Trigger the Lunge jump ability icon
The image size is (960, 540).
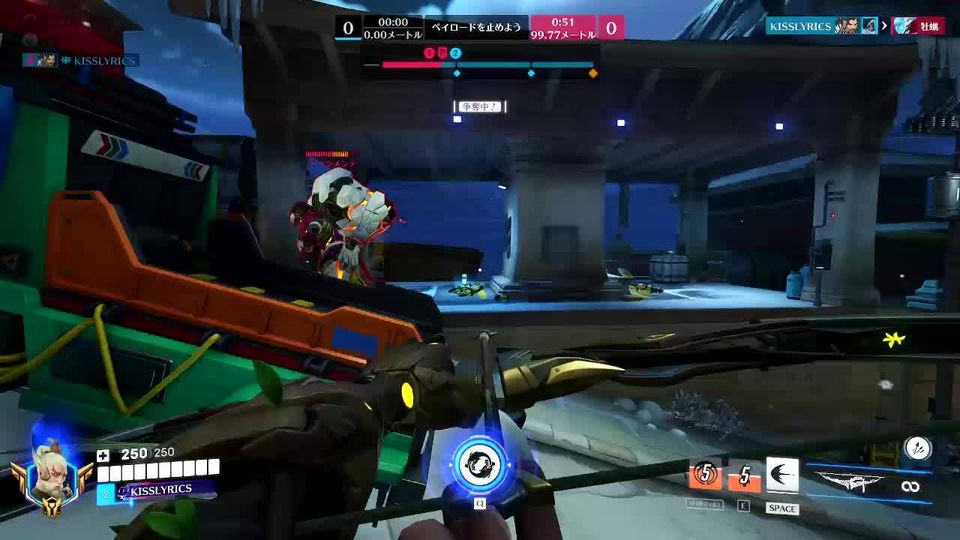782,475
